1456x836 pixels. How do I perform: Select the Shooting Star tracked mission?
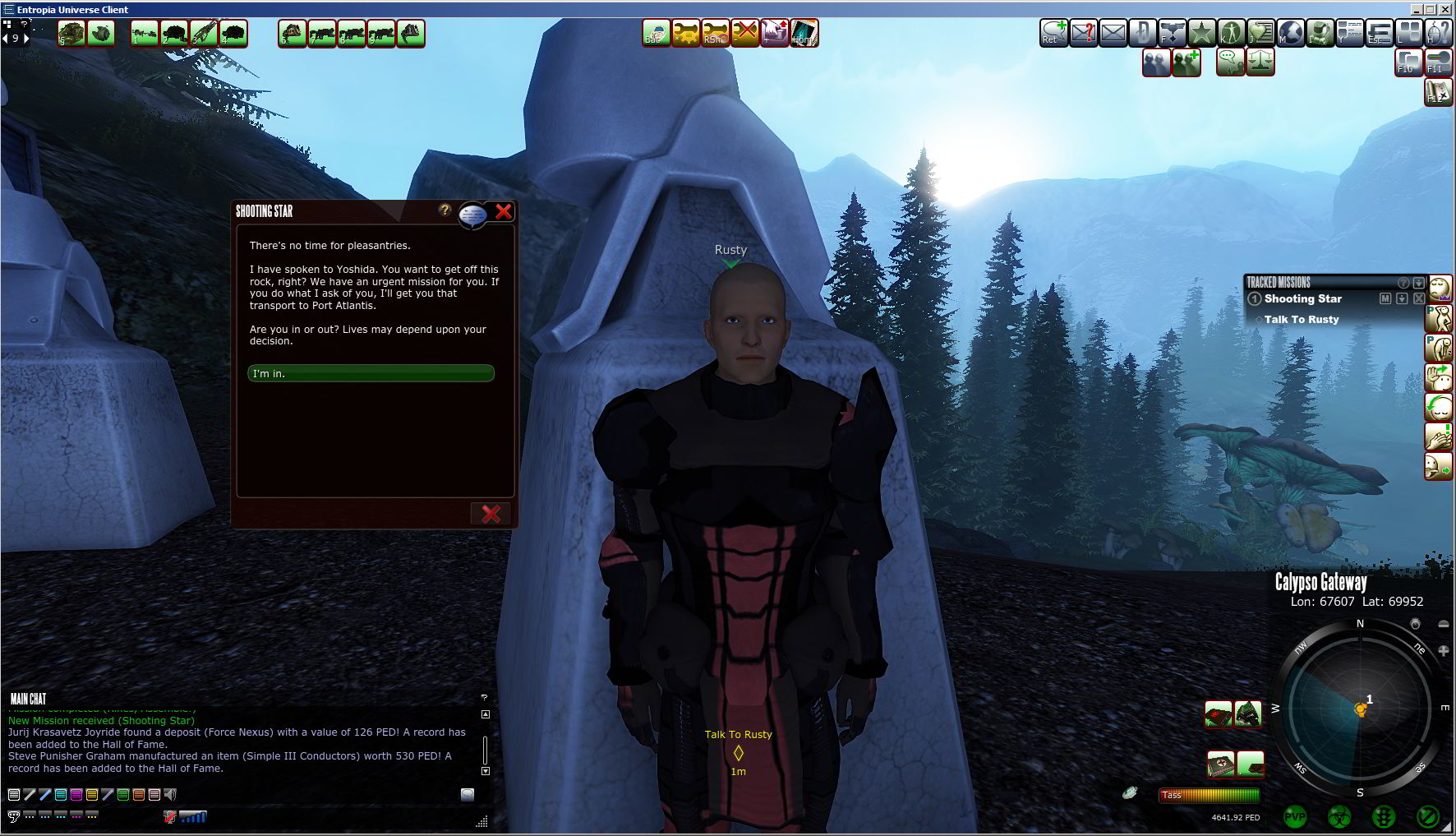pyautogui.click(x=1302, y=299)
